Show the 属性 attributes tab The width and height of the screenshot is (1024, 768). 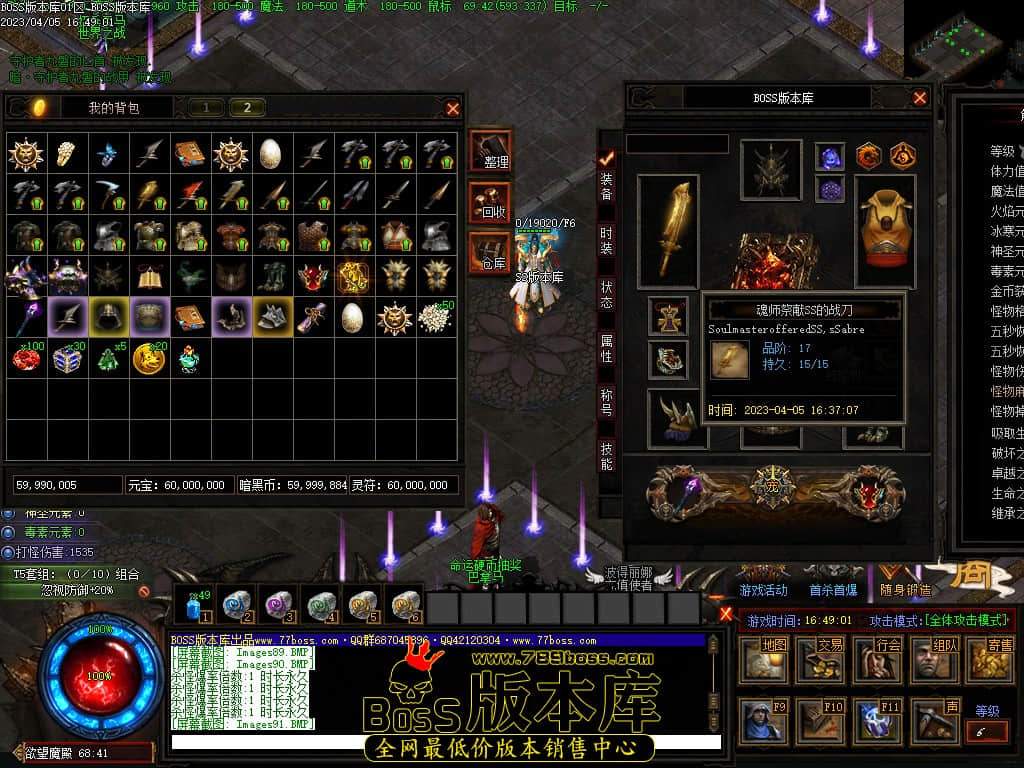[606, 348]
